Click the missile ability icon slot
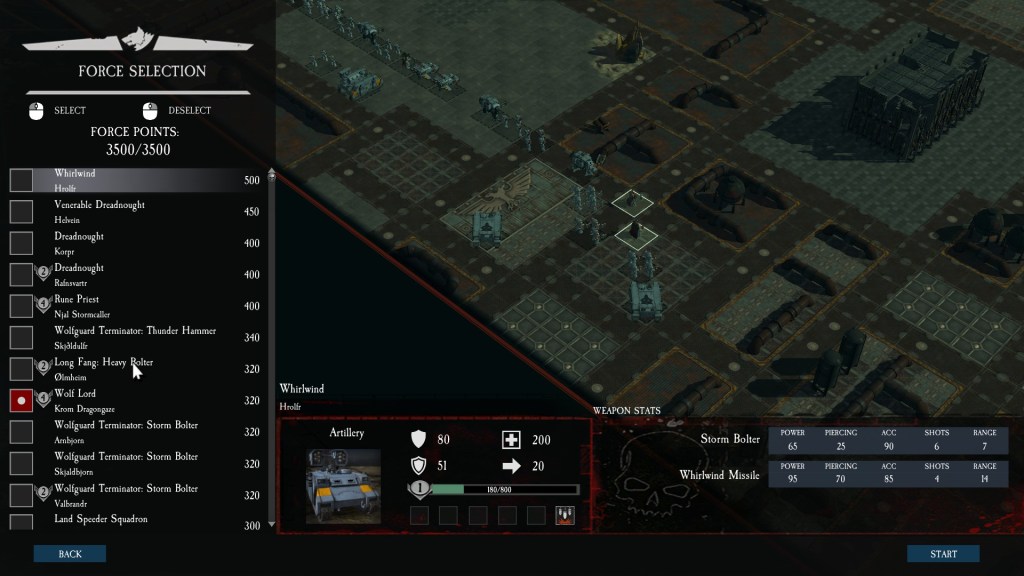Image resolution: width=1024 pixels, height=576 pixels. tap(565, 515)
